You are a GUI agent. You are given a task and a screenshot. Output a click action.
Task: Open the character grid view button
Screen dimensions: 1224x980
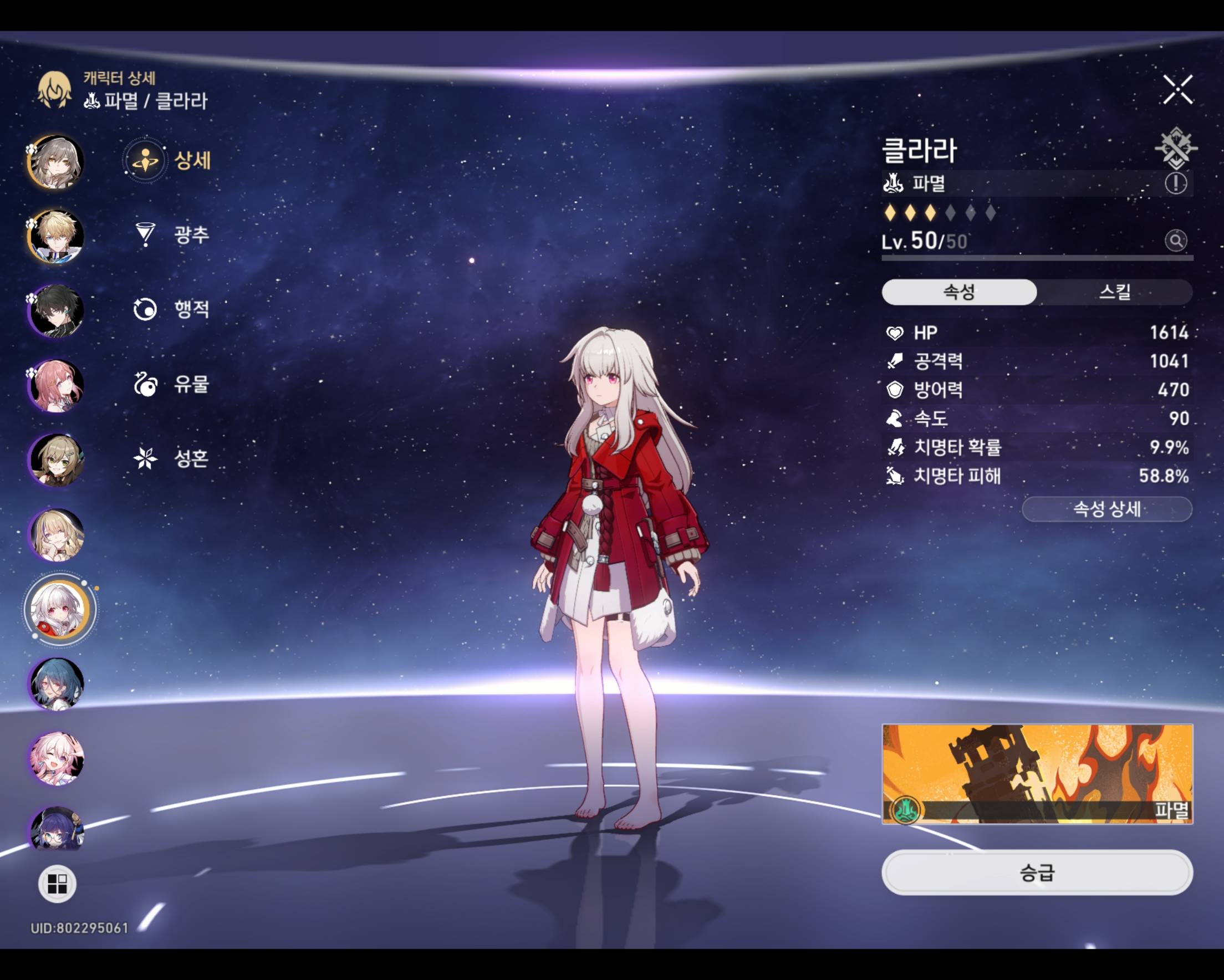pyautogui.click(x=57, y=884)
